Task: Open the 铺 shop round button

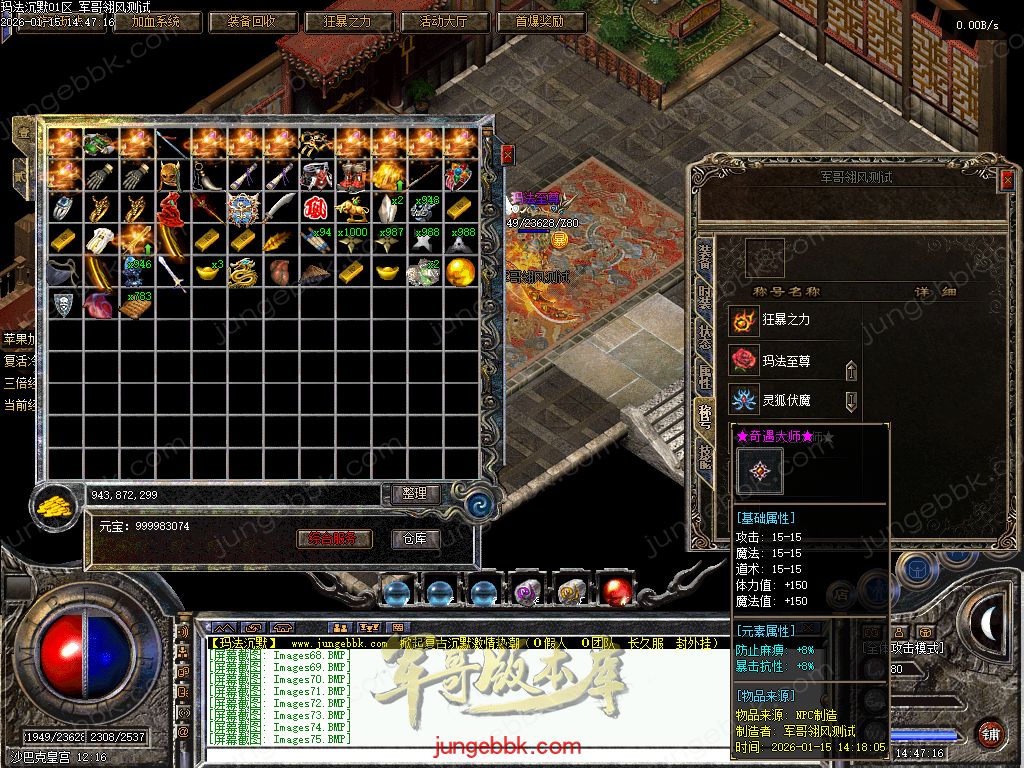Action: click(x=990, y=733)
